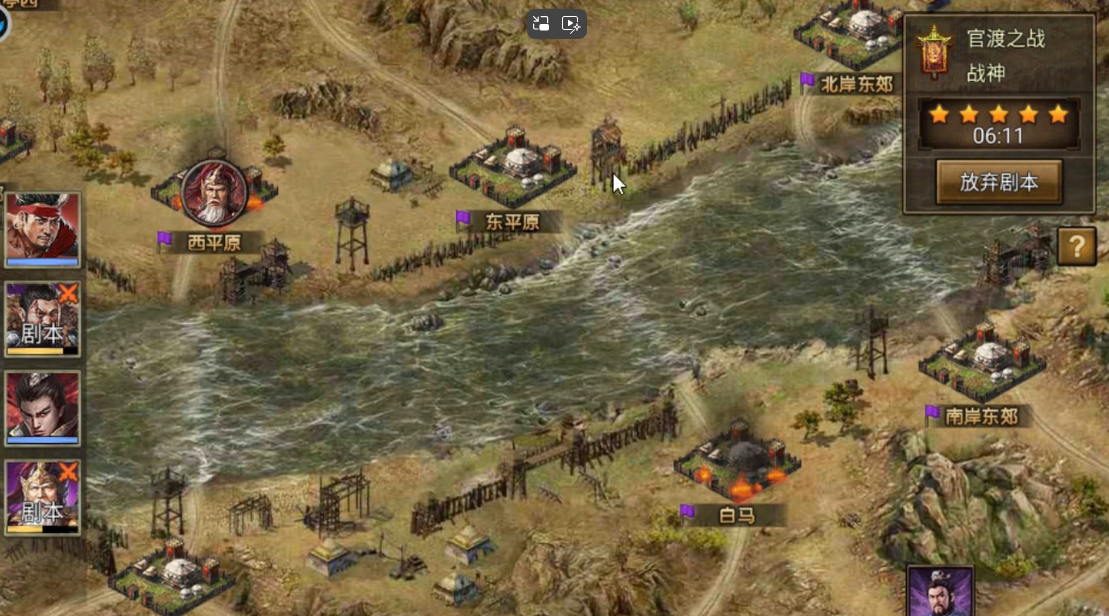Click the 放弃剧本 abandon scenario button
The image size is (1109, 616).
(x=998, y=182)
